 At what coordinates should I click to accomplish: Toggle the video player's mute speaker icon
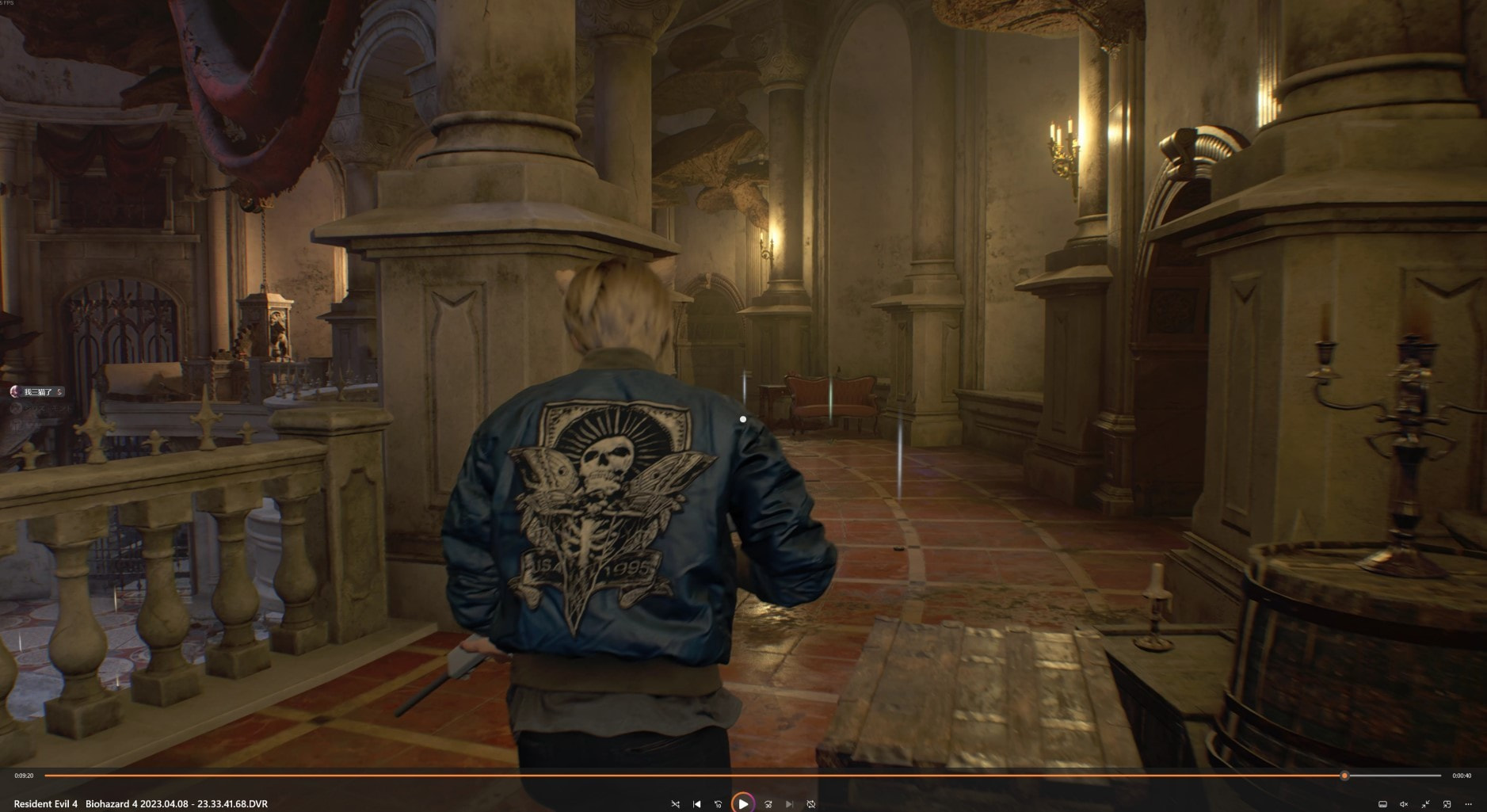1404,804
